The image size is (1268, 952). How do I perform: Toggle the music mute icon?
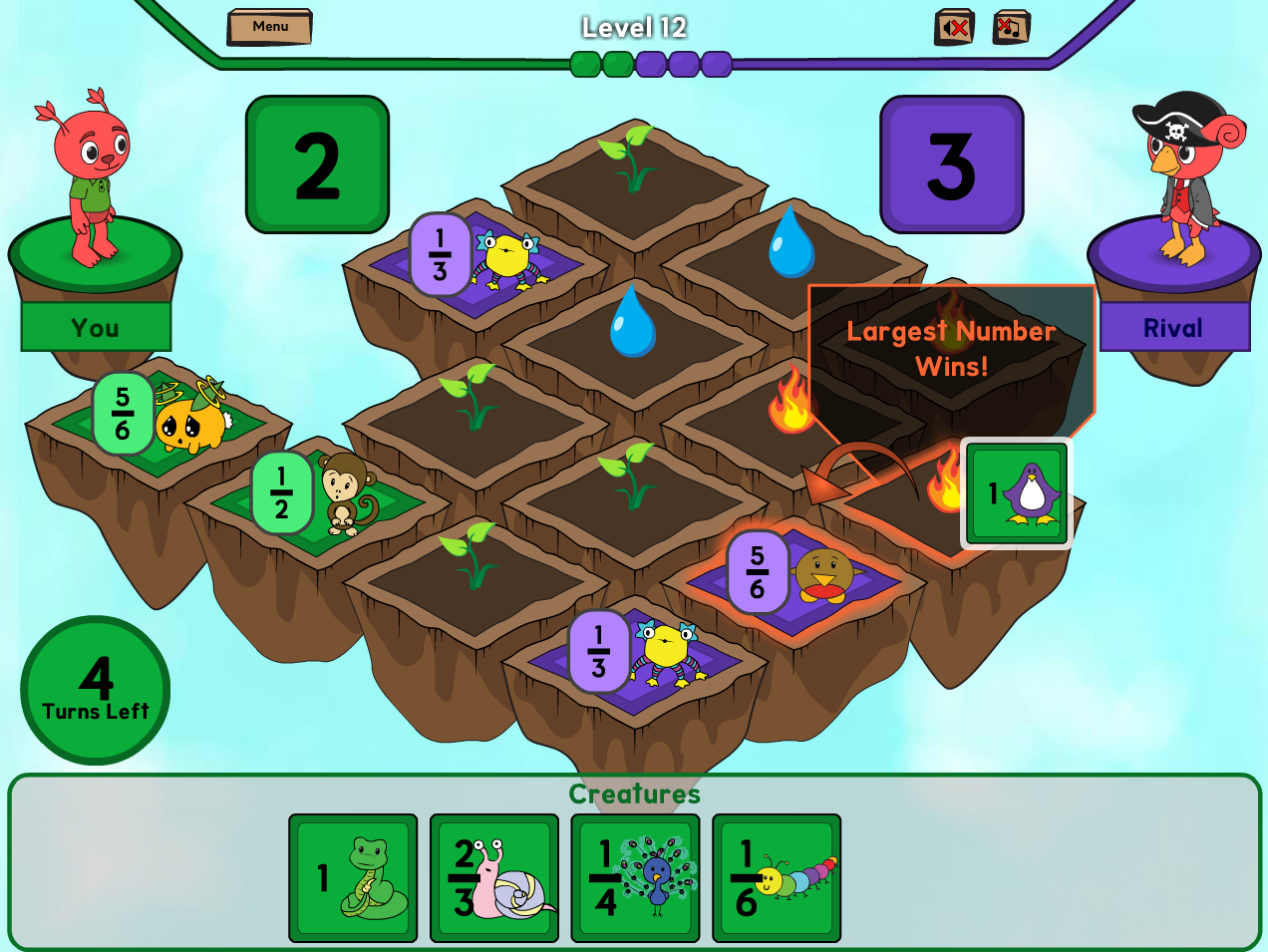[1011, 27]
